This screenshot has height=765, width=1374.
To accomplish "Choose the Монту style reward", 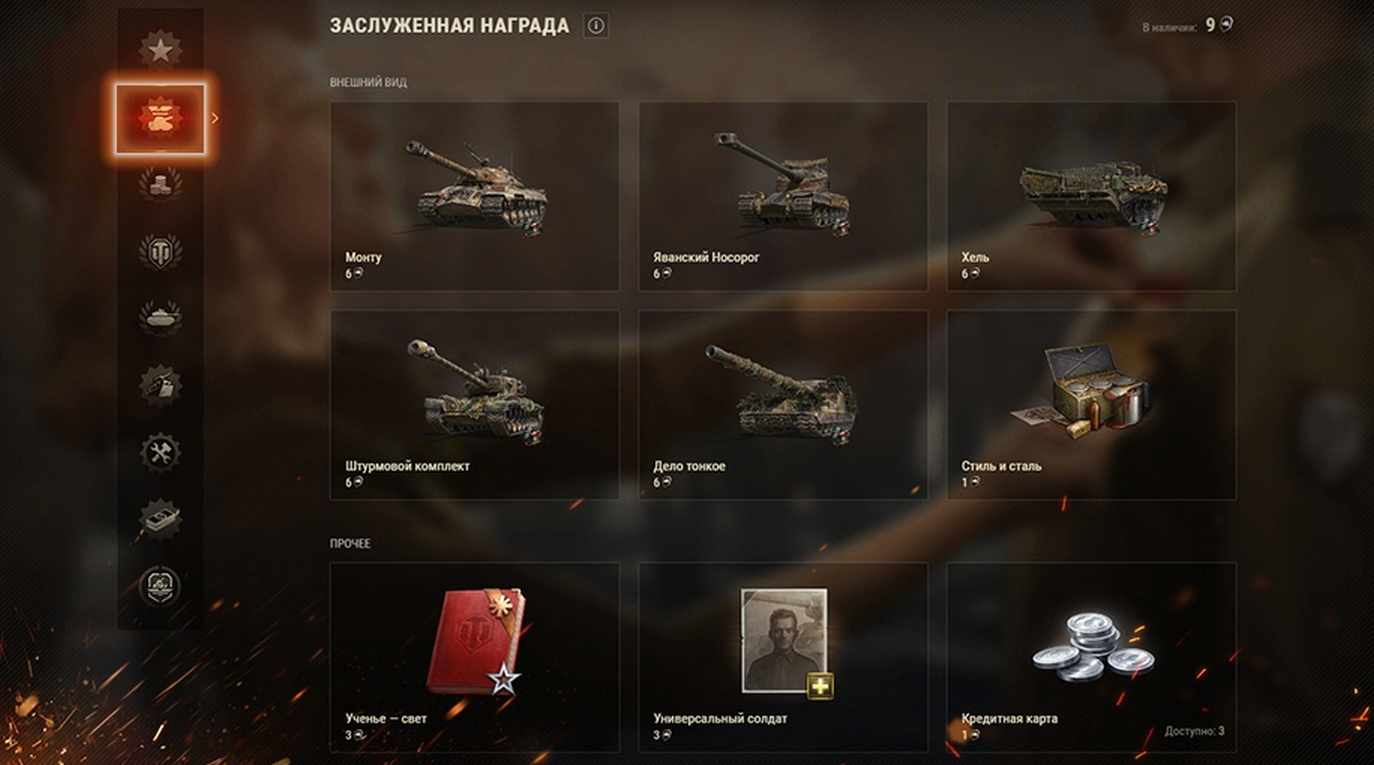I will 474,196.
